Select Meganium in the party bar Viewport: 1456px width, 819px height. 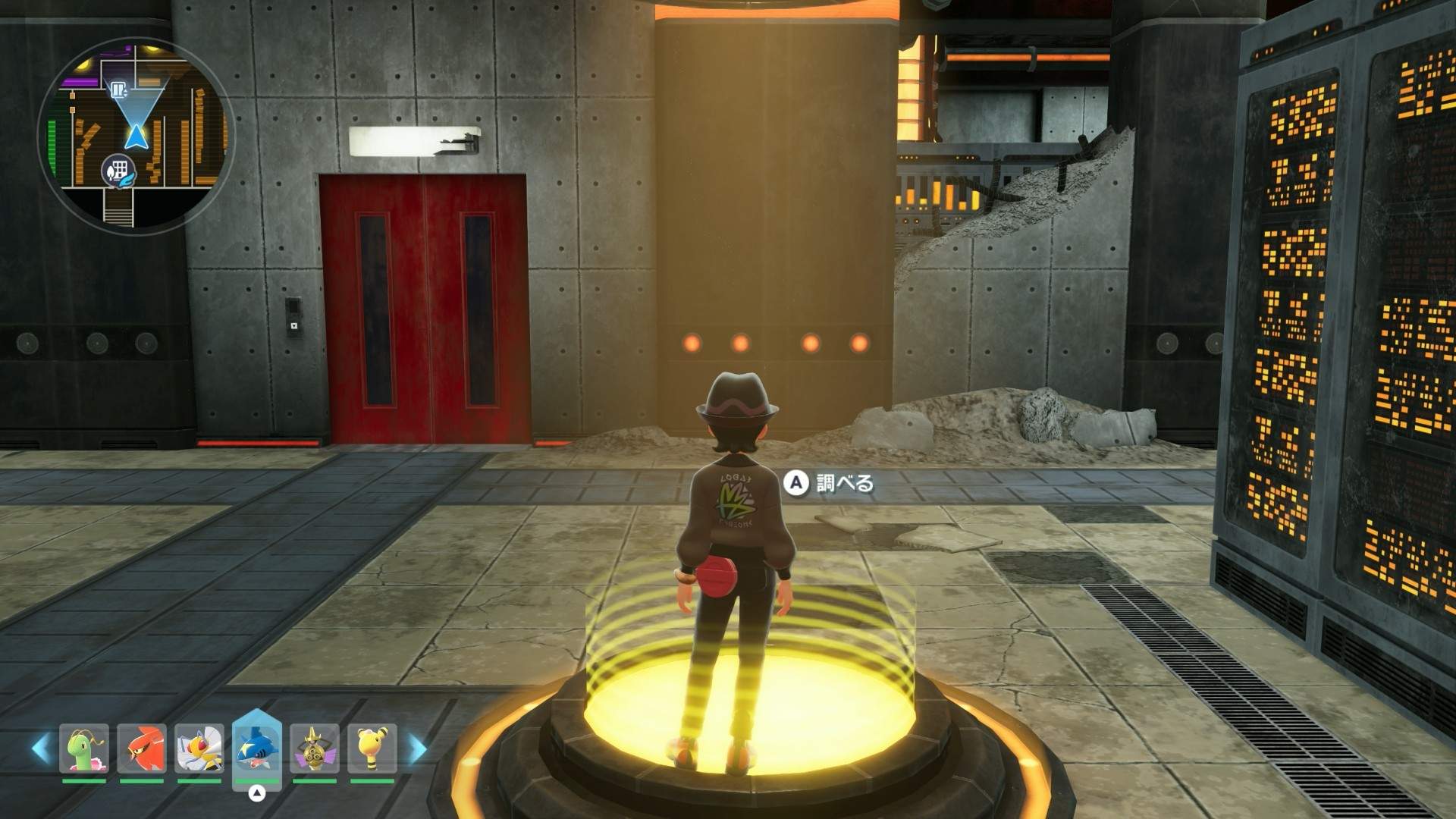click(x=84, y=748)
